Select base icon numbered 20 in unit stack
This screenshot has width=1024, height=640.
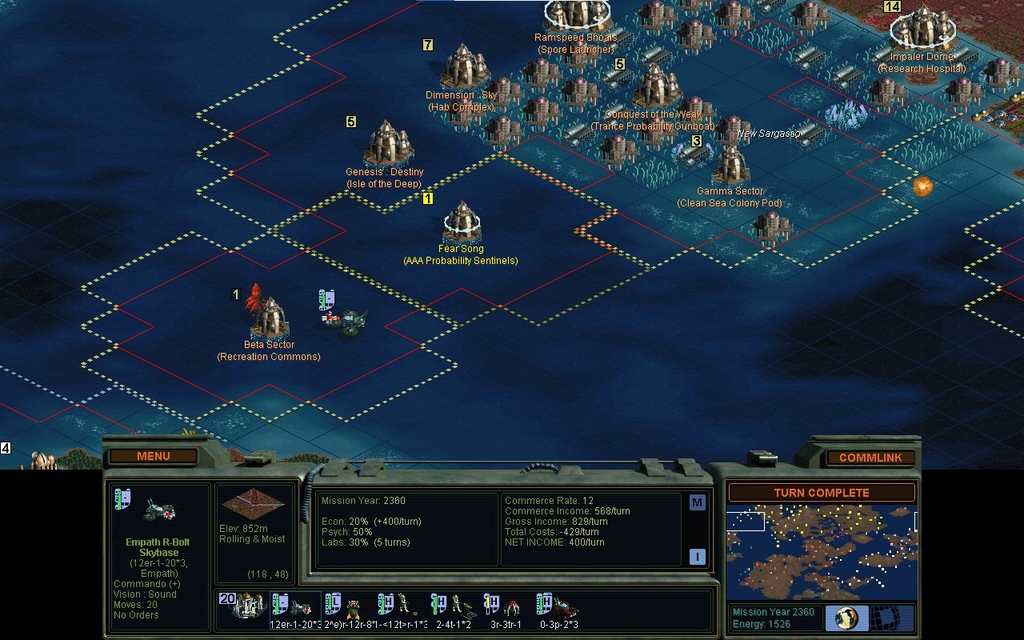244,604
